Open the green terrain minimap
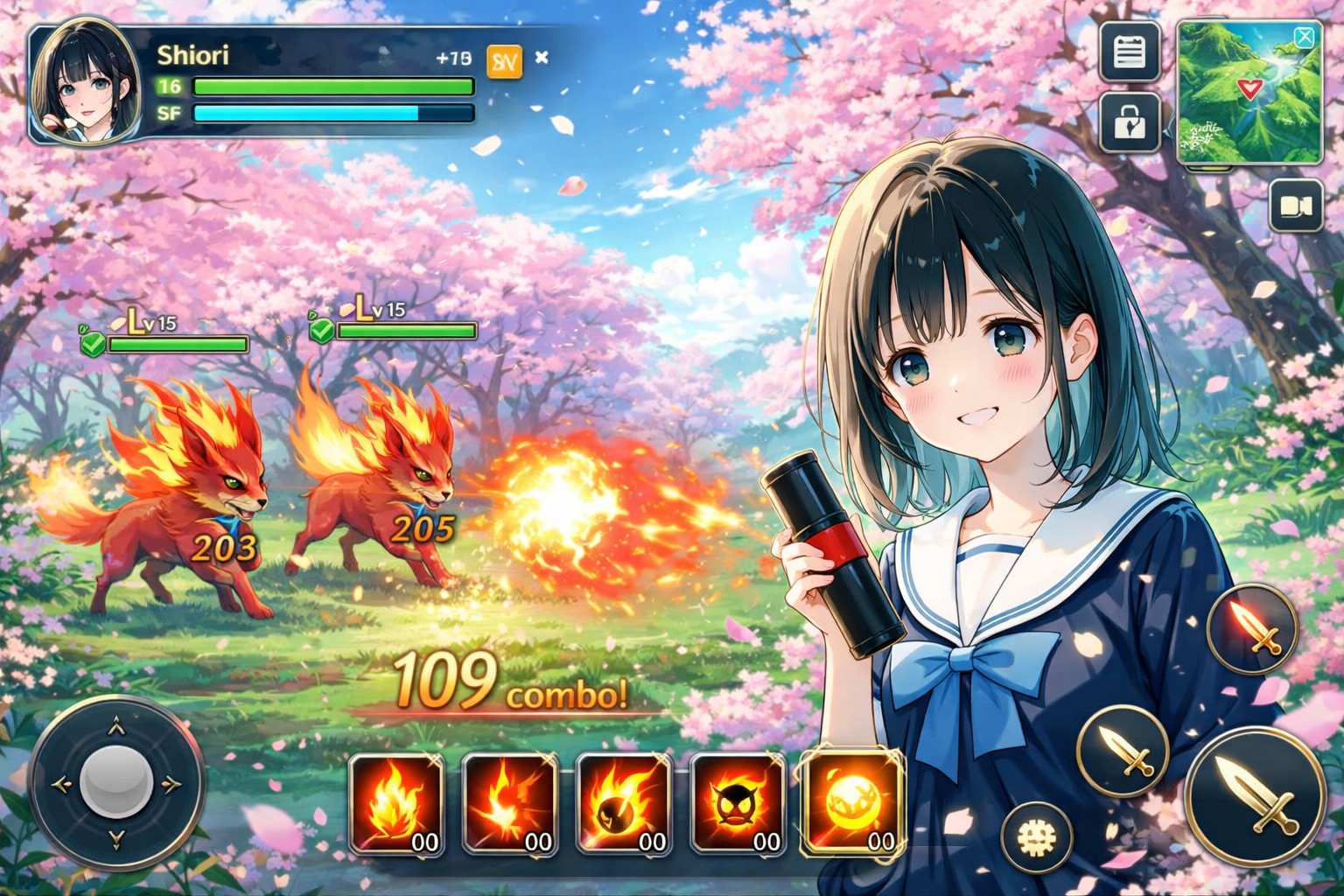The width and height of the screenshot is (1344, 896). click(x=1249, y=94)
